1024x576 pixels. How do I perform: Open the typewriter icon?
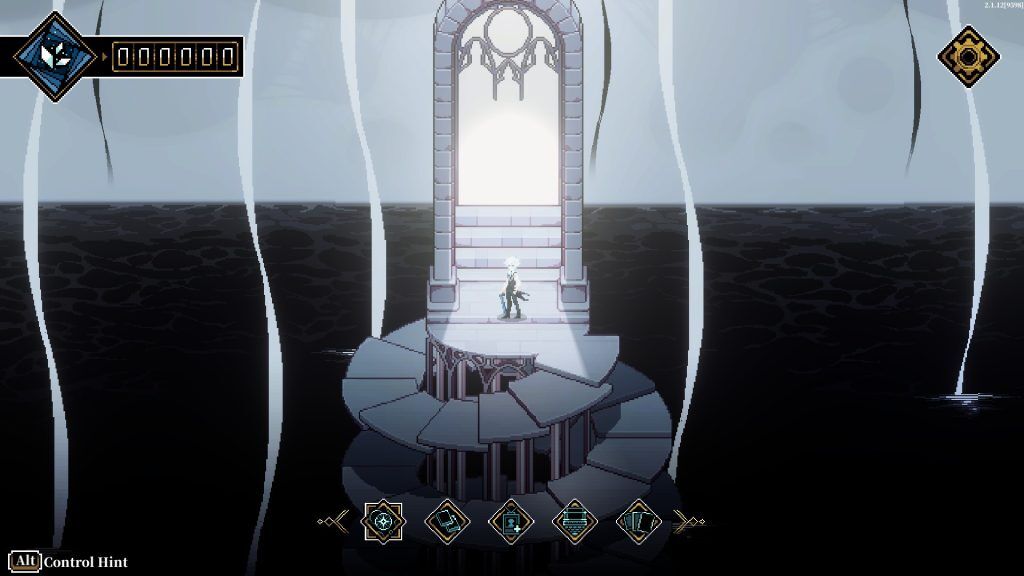tap(574, 521)
